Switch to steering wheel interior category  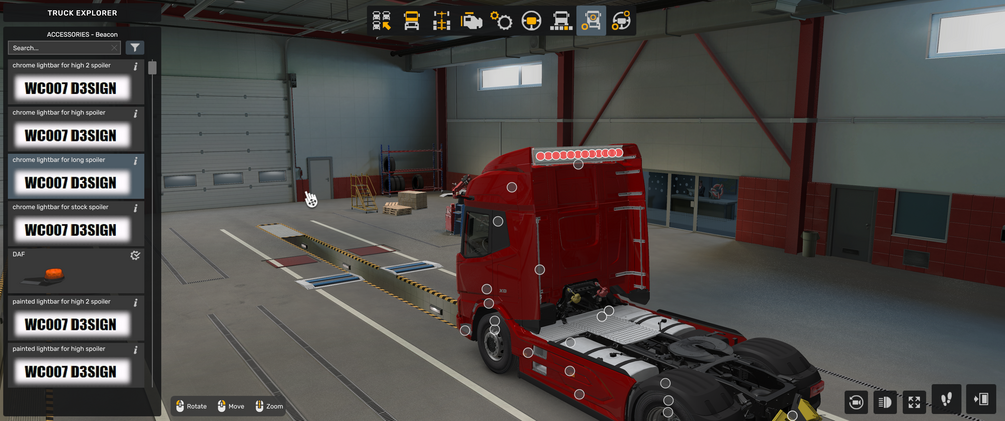532,20
